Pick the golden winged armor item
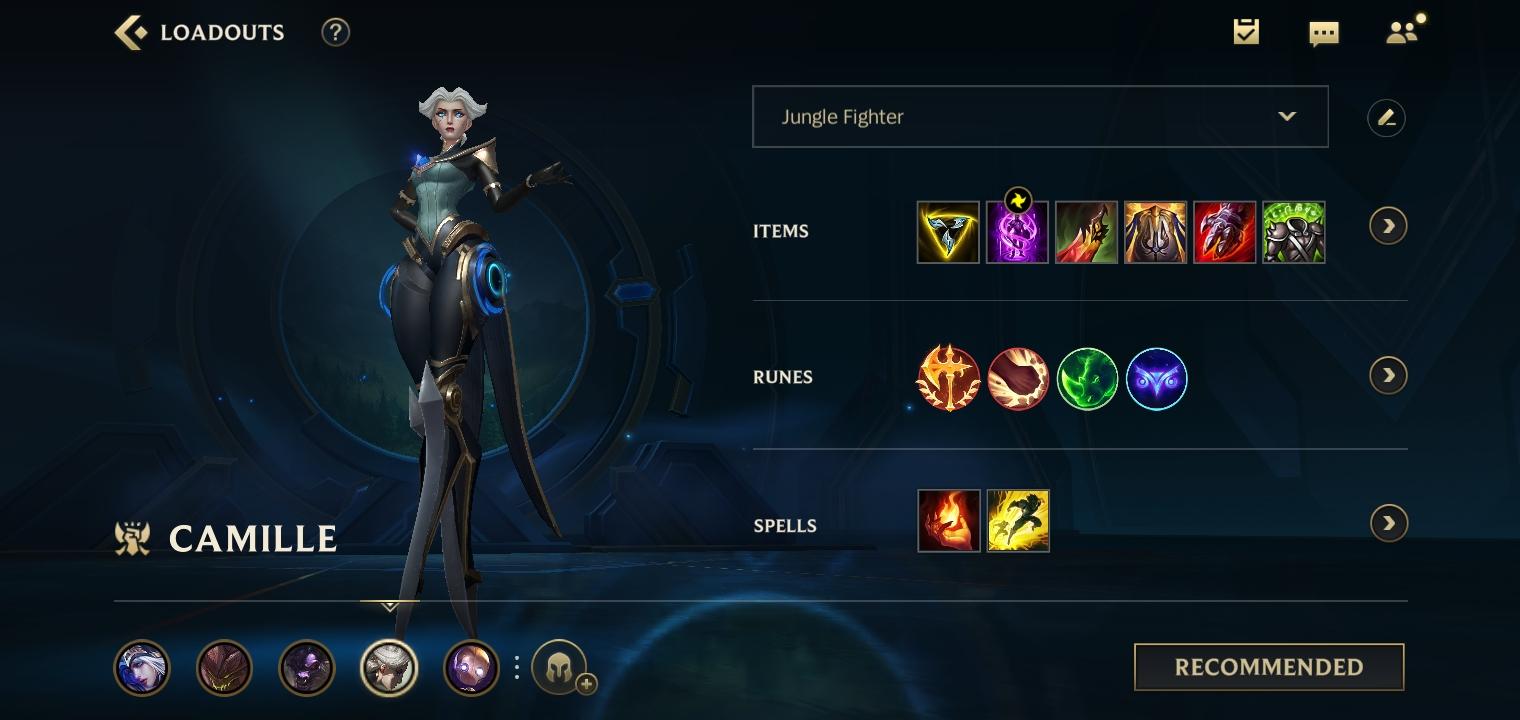The width and height of the screenshot is (1520, 720). [x=1155, y=232]
